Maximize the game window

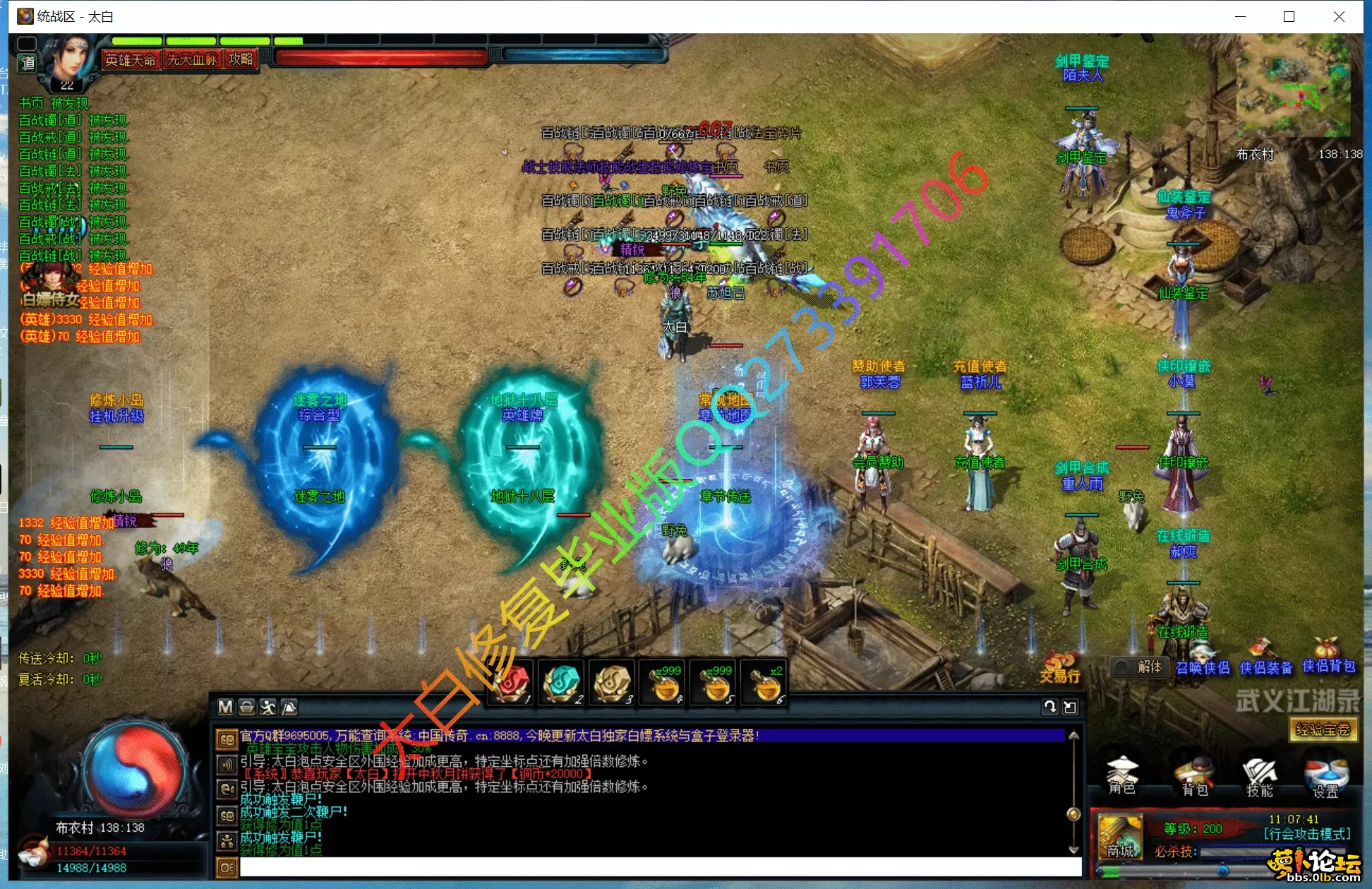pyautogui.click(x=1289, y=16)
